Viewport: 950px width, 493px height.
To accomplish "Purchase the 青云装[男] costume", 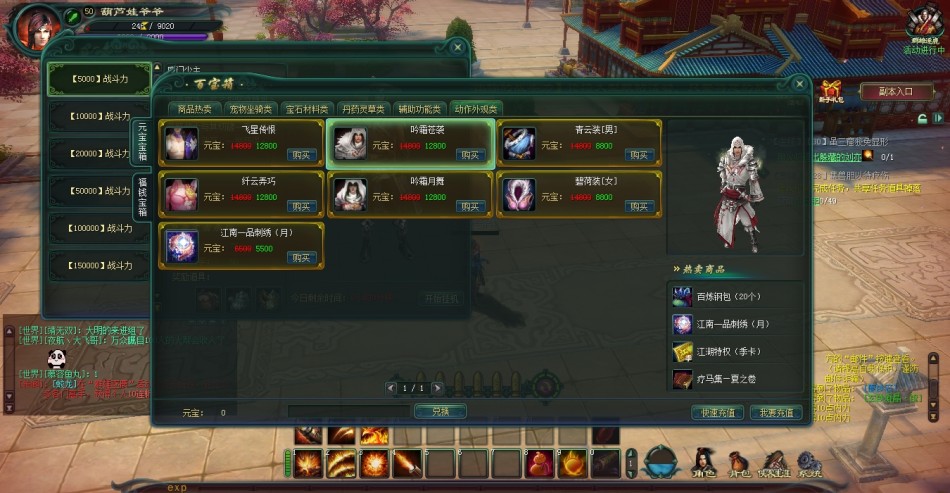I will click(639, 155).
